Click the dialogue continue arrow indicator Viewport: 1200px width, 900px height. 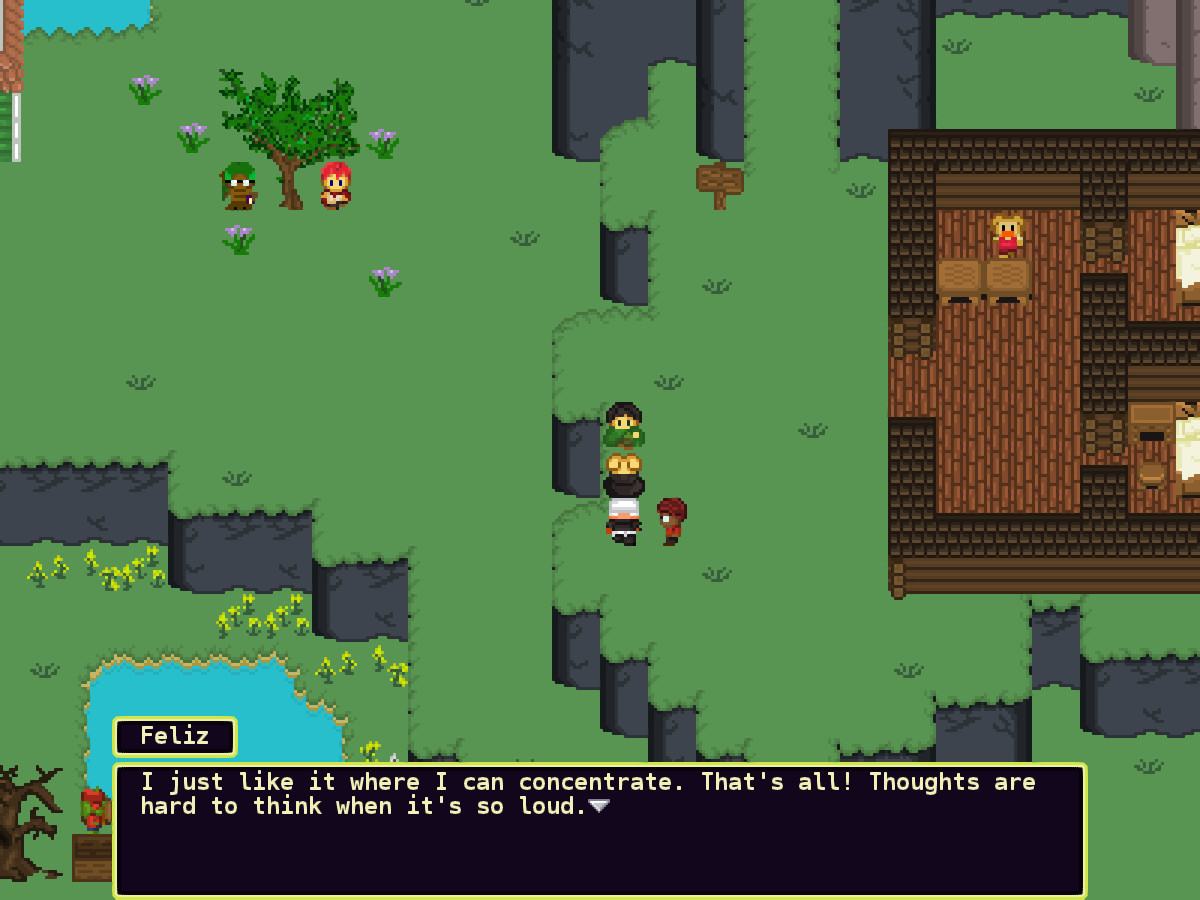pyautogui.click(x=598, y=806)
